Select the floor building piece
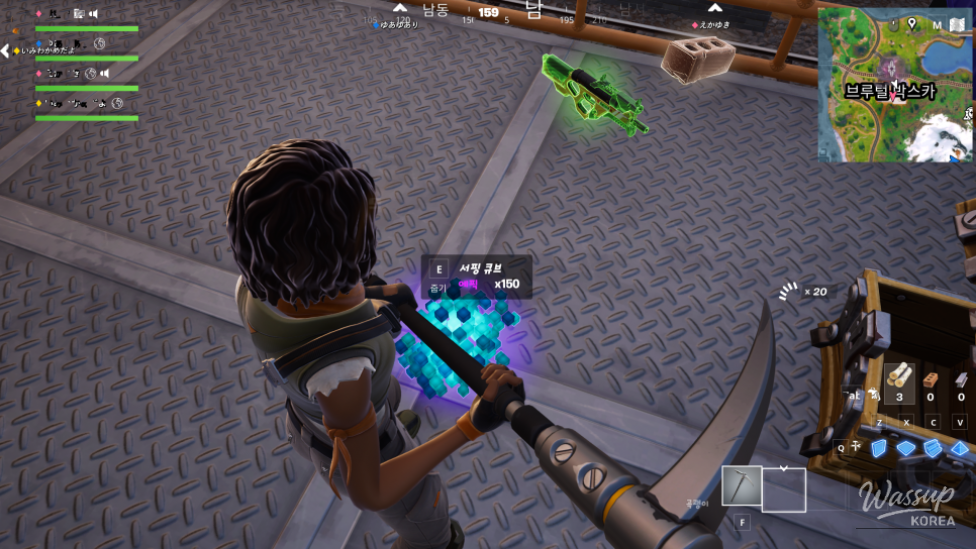Screen dimensions: 976x549 (x=906, y=448)
